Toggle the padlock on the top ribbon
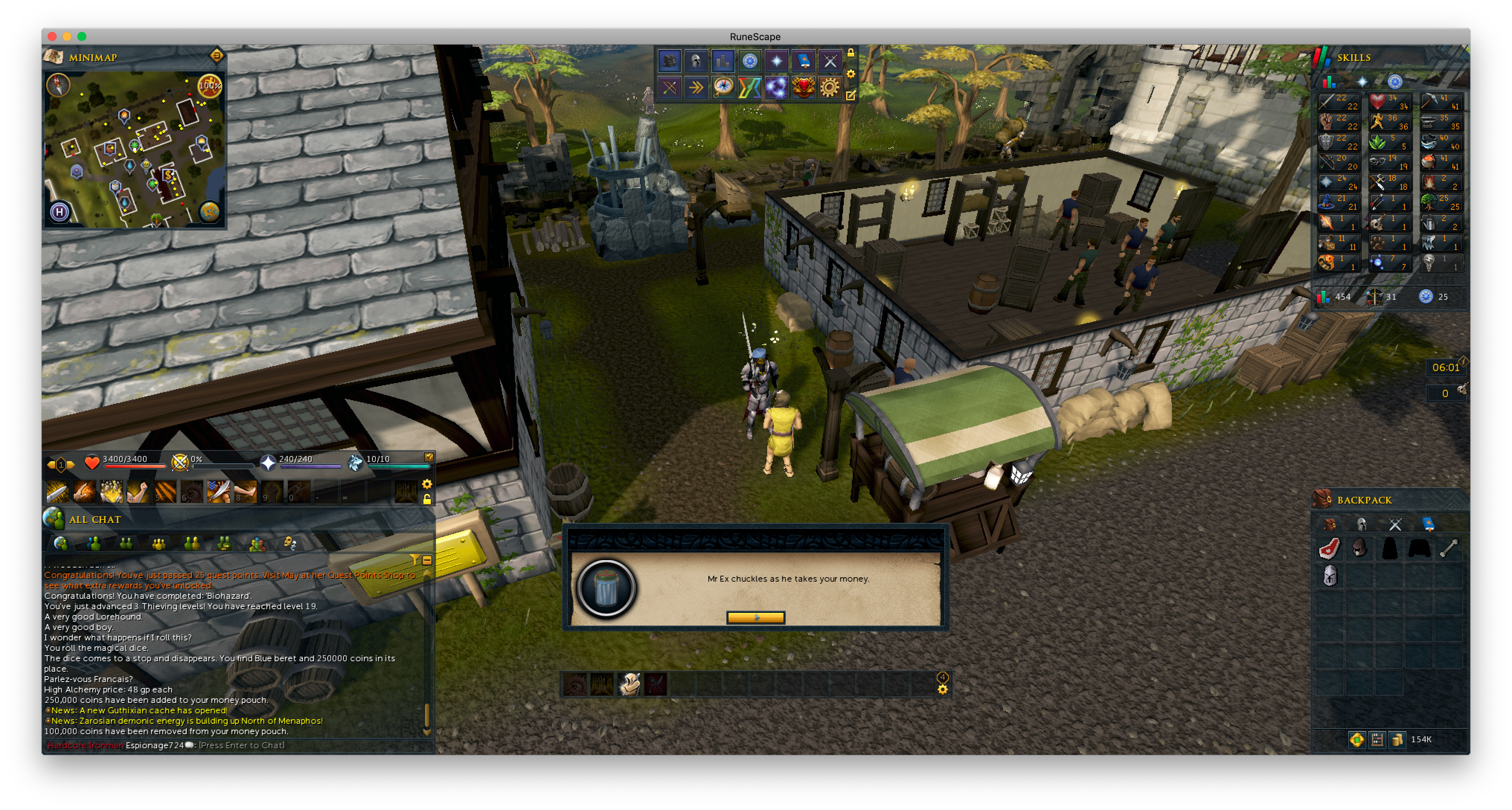The image size is (1512, 810). click(x=850, y=54)
